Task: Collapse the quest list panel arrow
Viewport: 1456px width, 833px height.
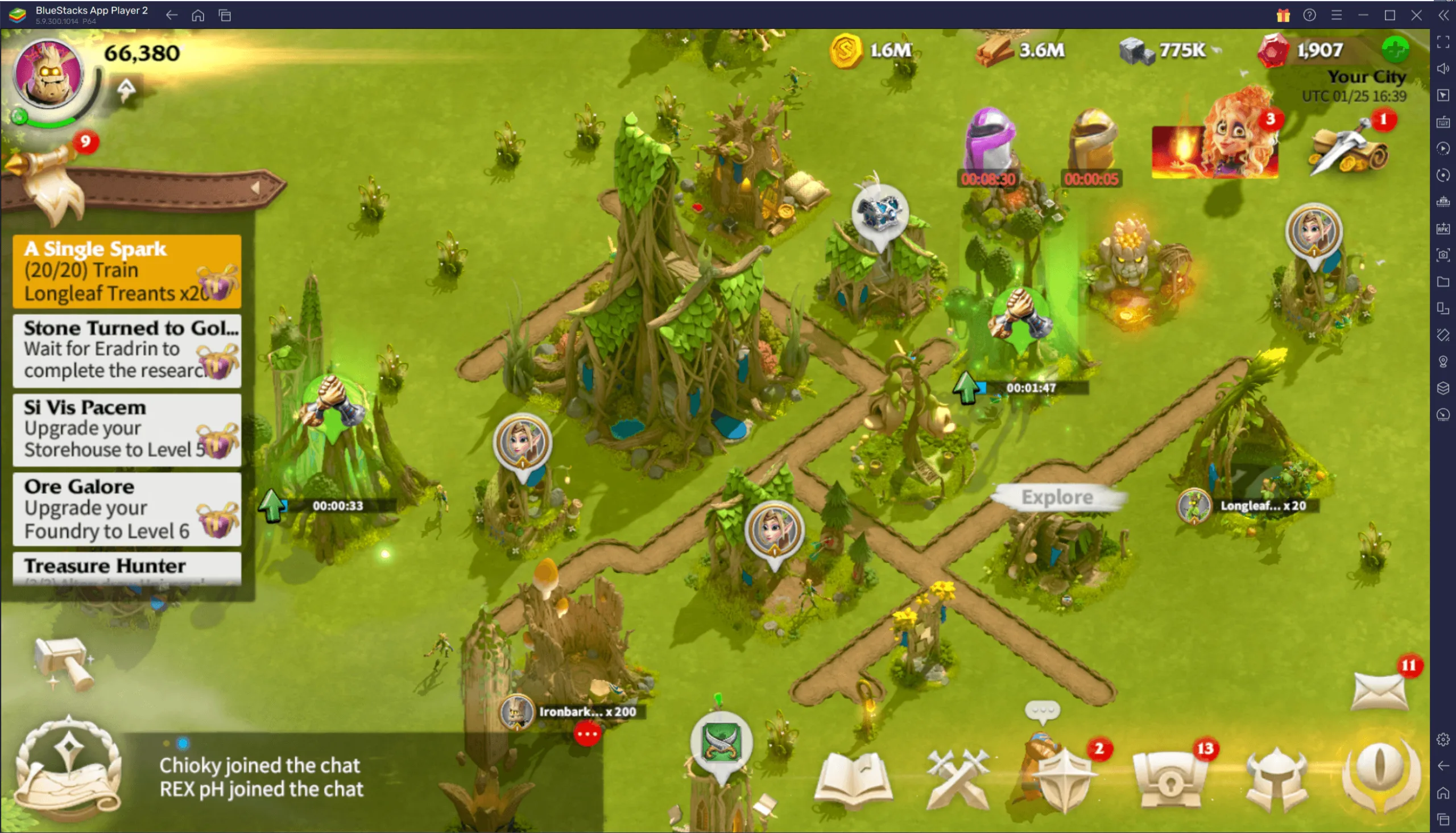Action: coord(256,188)
